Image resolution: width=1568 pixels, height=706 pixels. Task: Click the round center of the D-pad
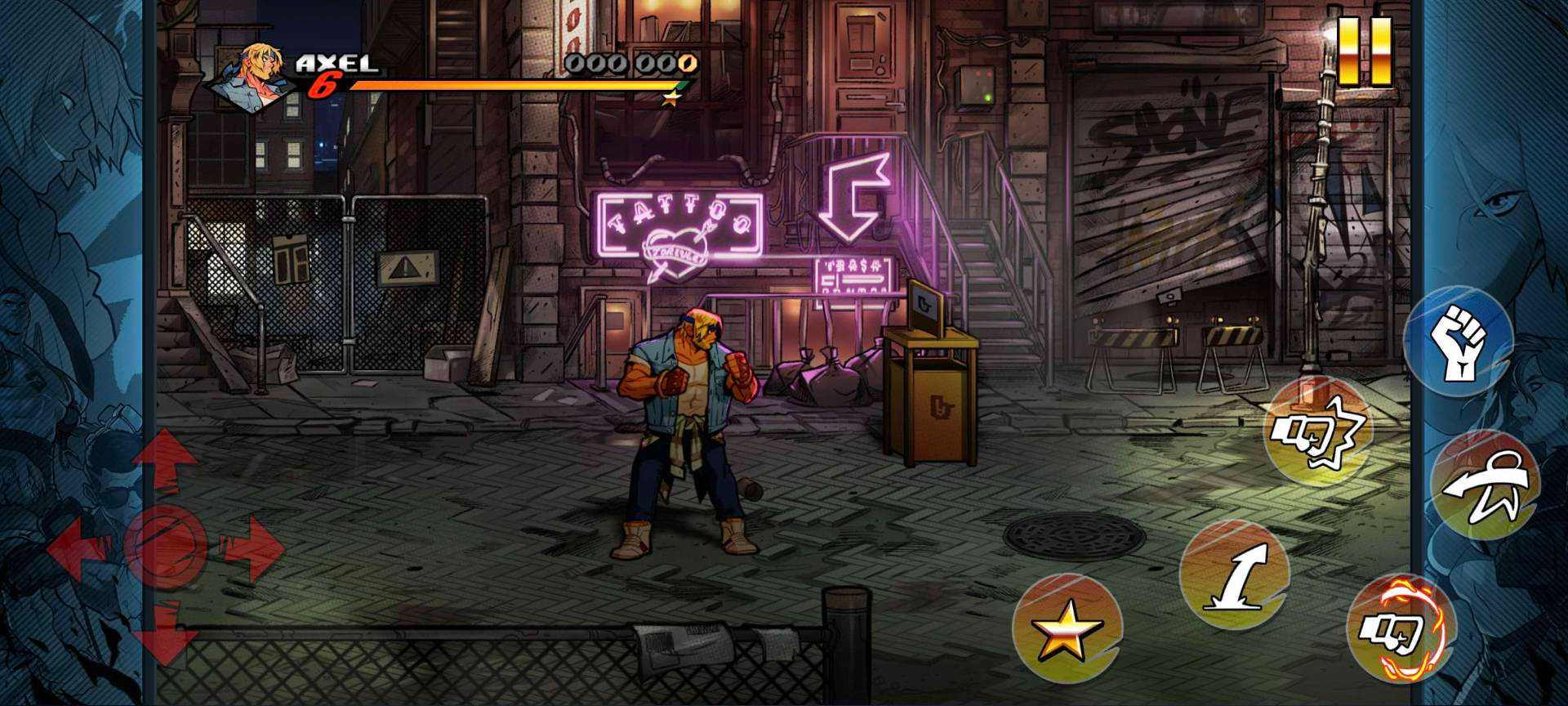[164, 546]
